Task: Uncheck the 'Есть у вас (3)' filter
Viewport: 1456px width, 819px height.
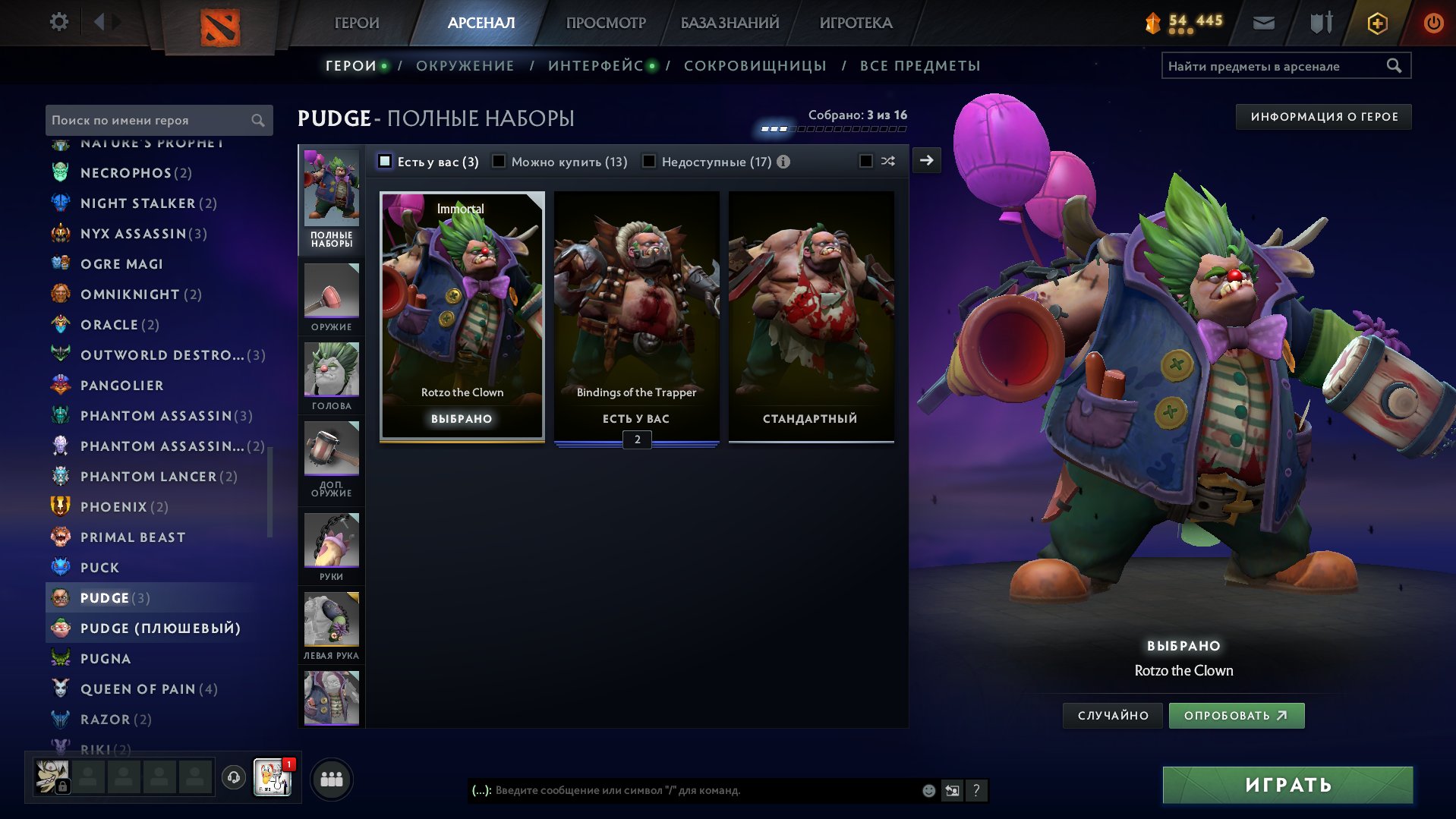Action: [386, 161]
